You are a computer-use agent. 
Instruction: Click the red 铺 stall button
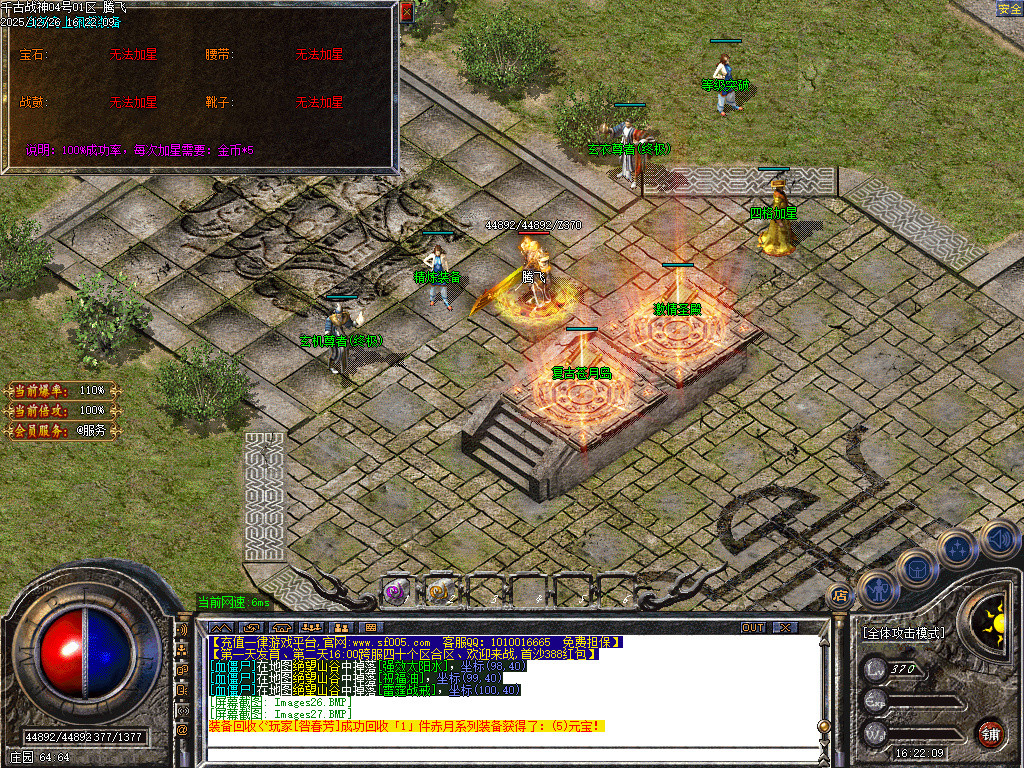point(991,733)
